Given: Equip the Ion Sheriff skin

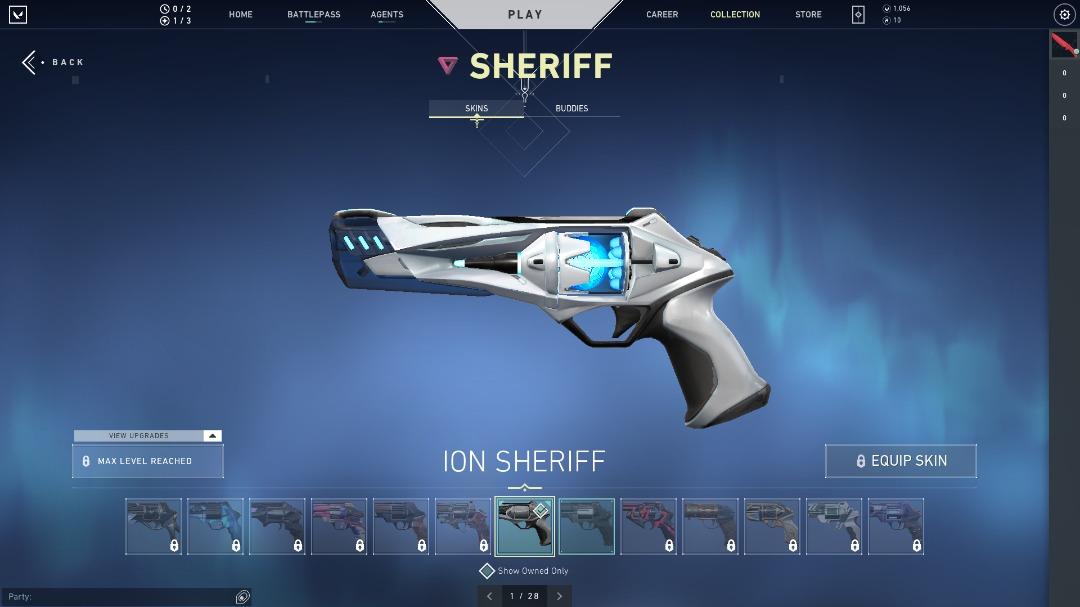Looking at the screenshot, I should click(x=900, y=461).
